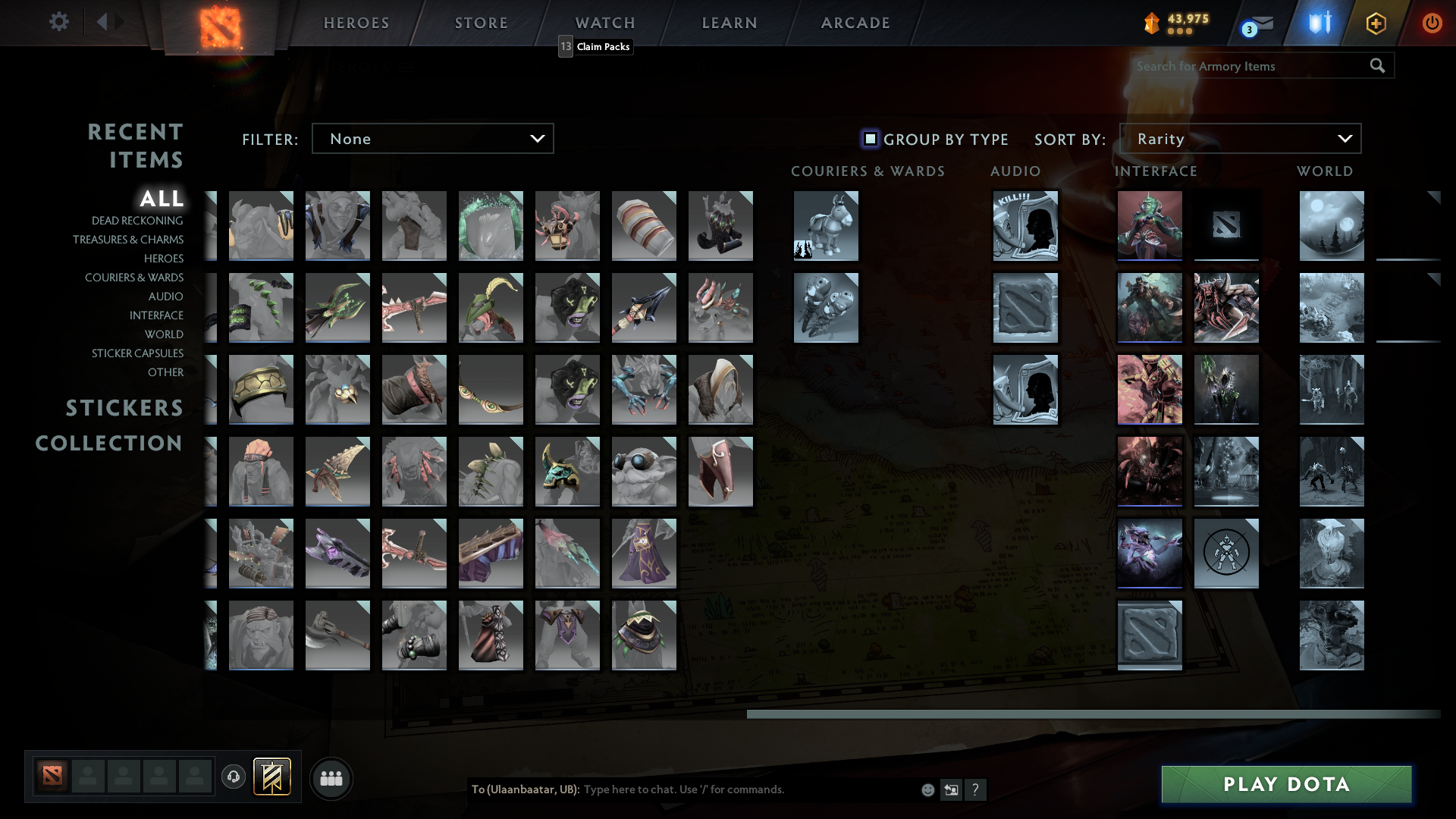Viewport: 1456px width, 819px height.
Task: Open the FILTER dropdown set to None
Action: (432, 139)
